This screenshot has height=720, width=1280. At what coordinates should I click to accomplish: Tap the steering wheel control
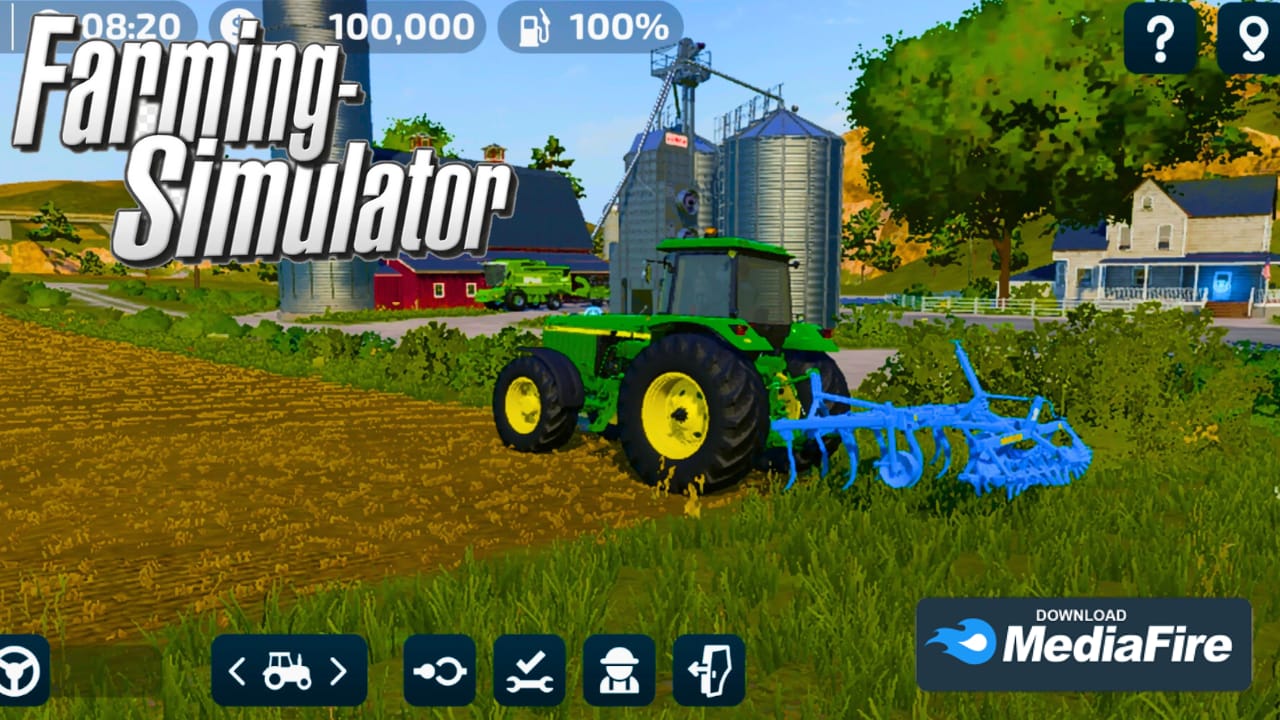tap(19, 671)
